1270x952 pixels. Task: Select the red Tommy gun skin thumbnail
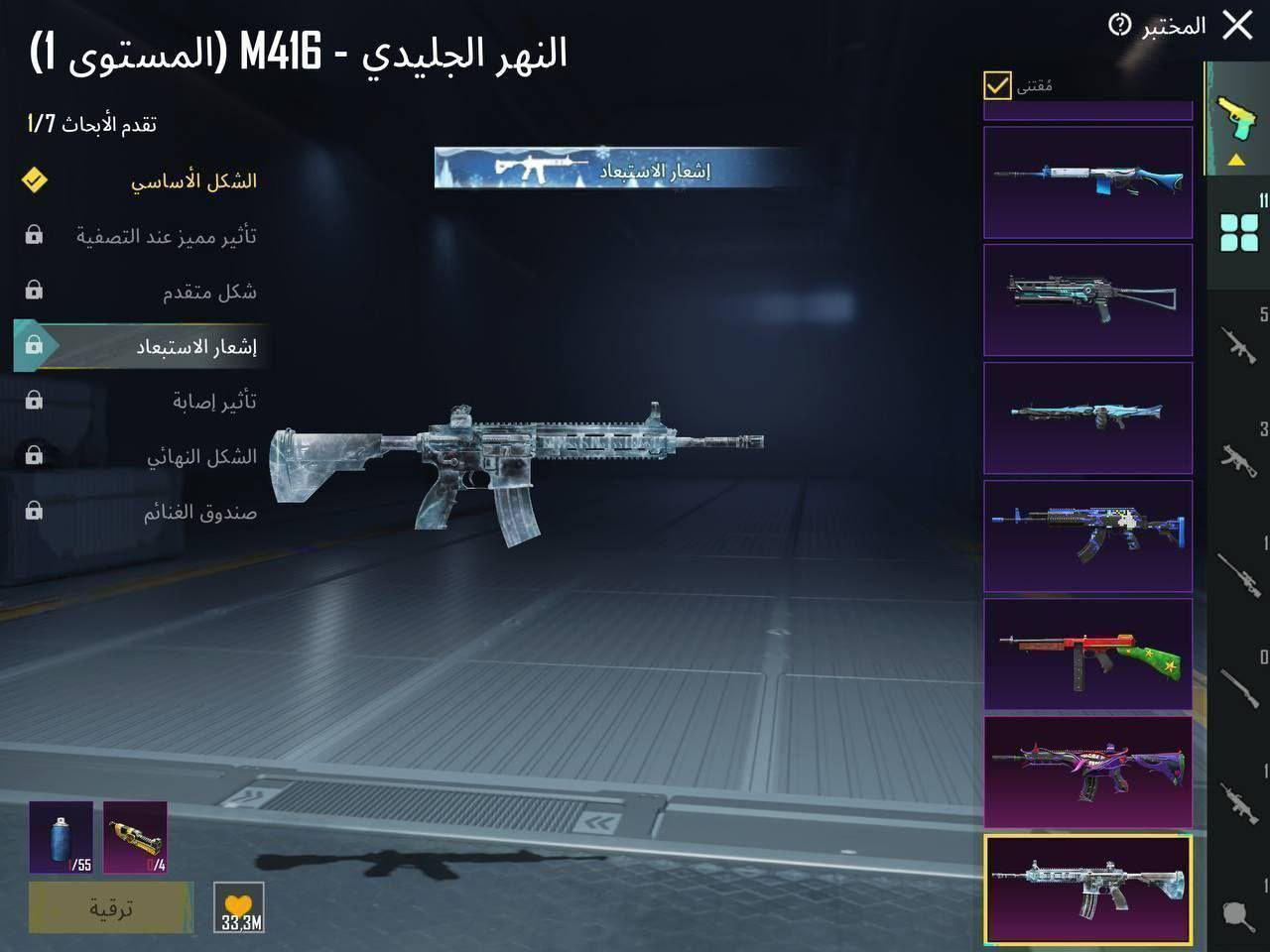click(1087, 654)
